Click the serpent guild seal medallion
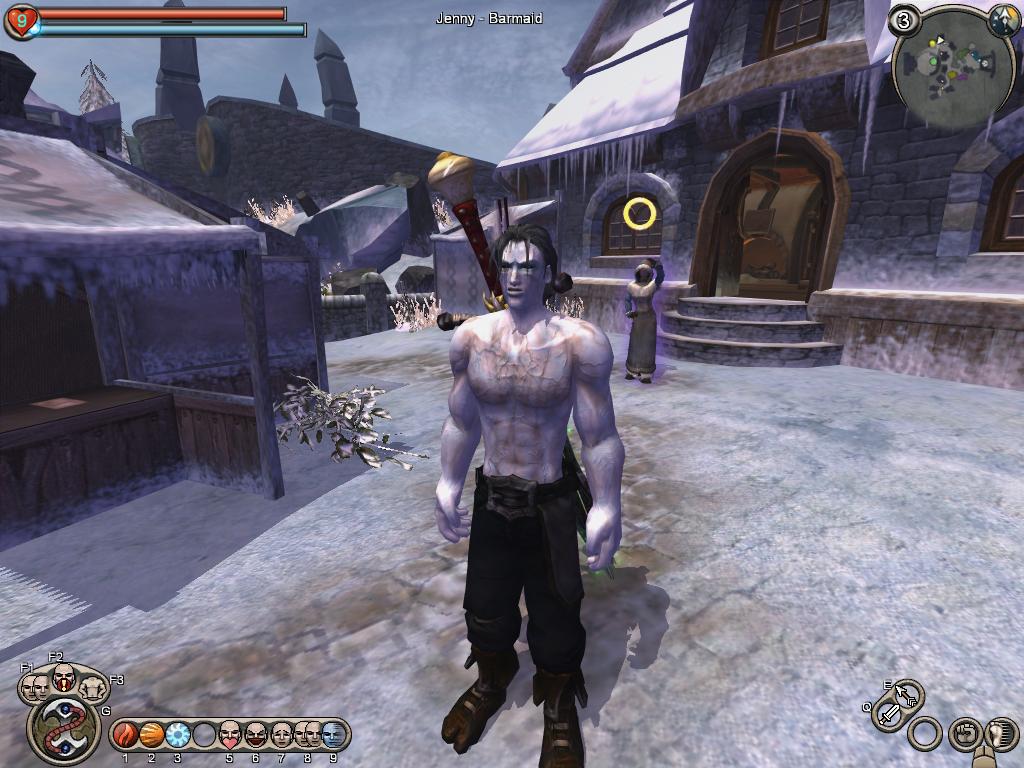The image size is (1024, 768). click(62, 729)
